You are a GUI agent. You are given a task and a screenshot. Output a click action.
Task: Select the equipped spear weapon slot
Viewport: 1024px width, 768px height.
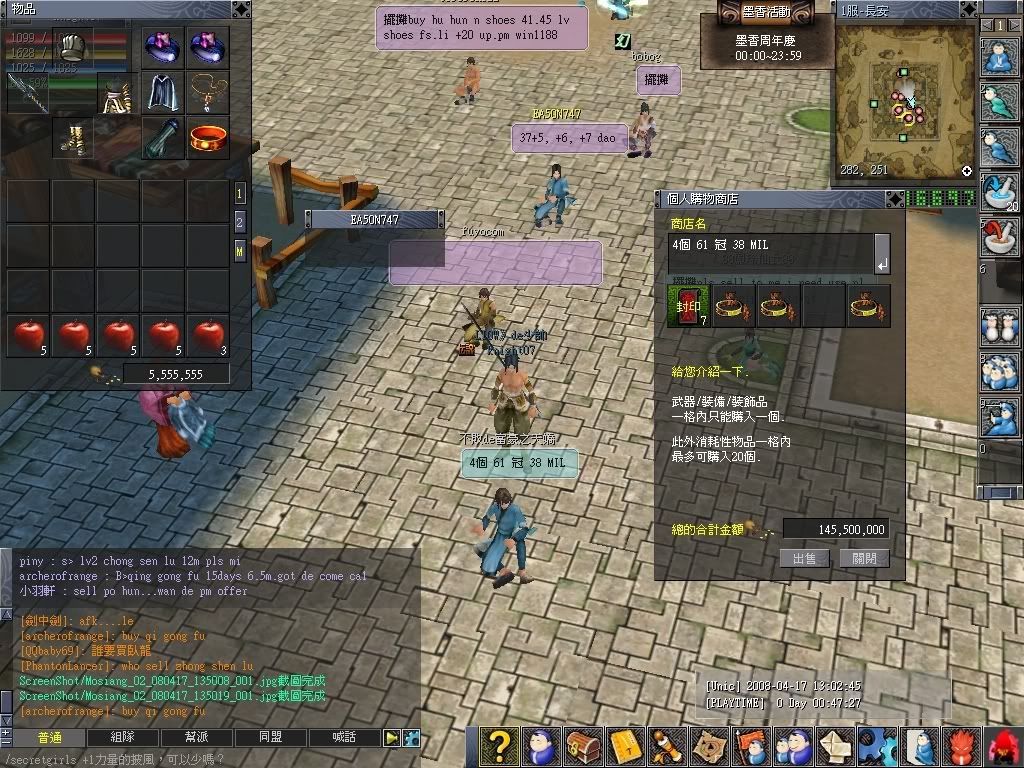click(x=28, y=92)
